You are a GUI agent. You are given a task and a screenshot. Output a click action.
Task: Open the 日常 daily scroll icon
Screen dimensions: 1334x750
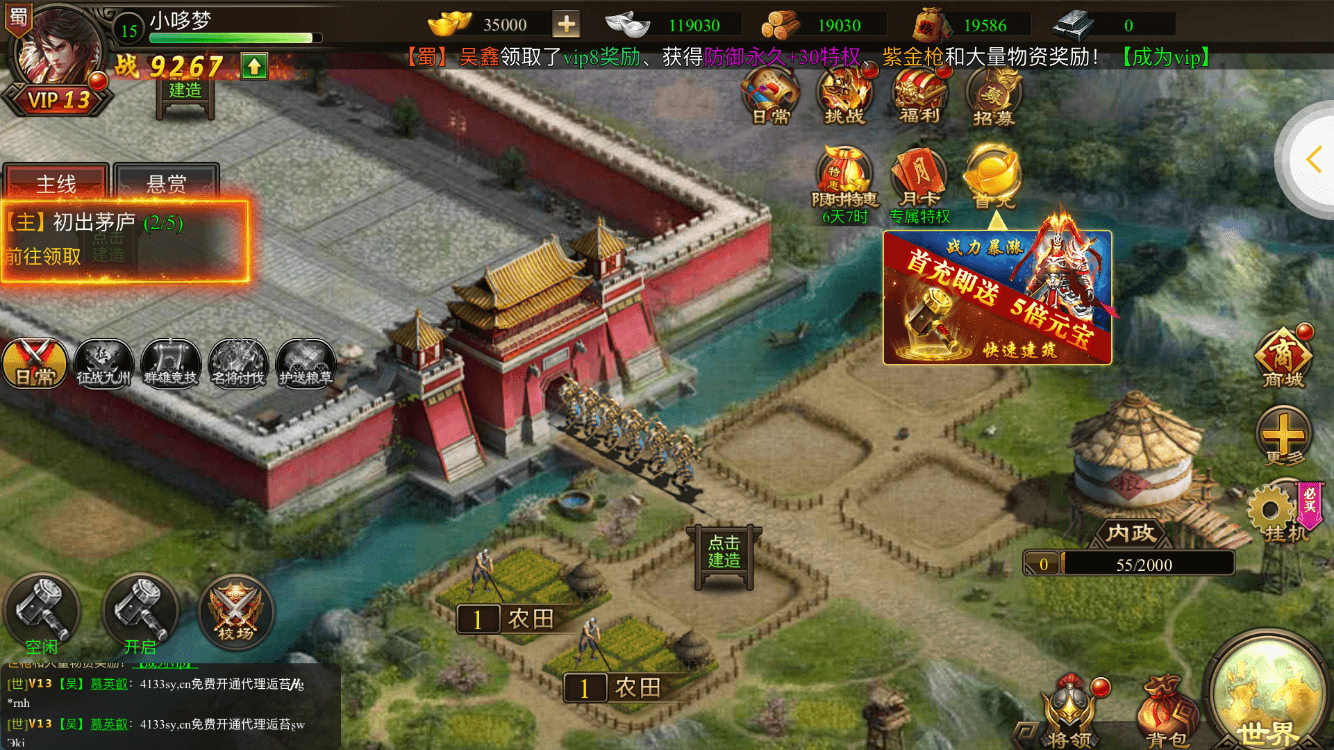[x=769, y=97]
